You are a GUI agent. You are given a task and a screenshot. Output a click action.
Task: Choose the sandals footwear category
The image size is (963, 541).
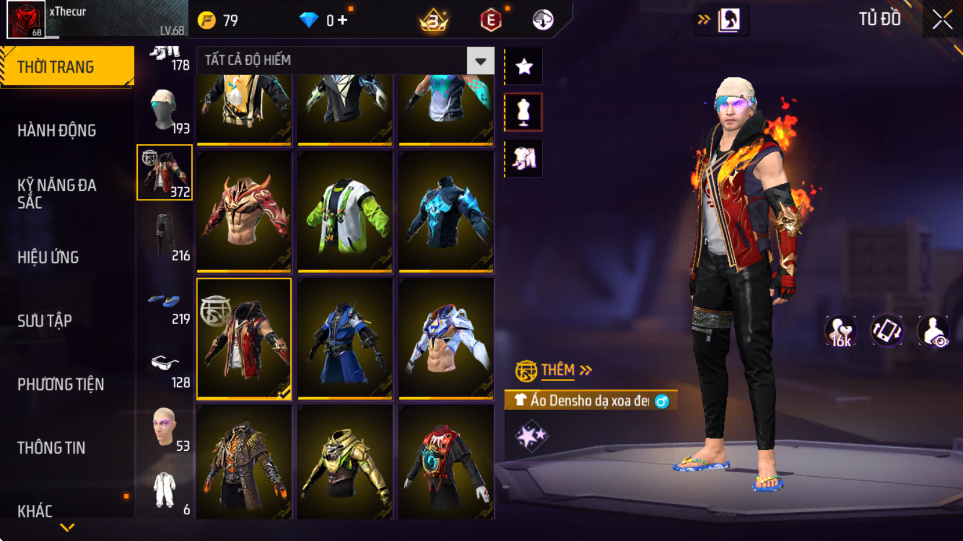point(165,301)
